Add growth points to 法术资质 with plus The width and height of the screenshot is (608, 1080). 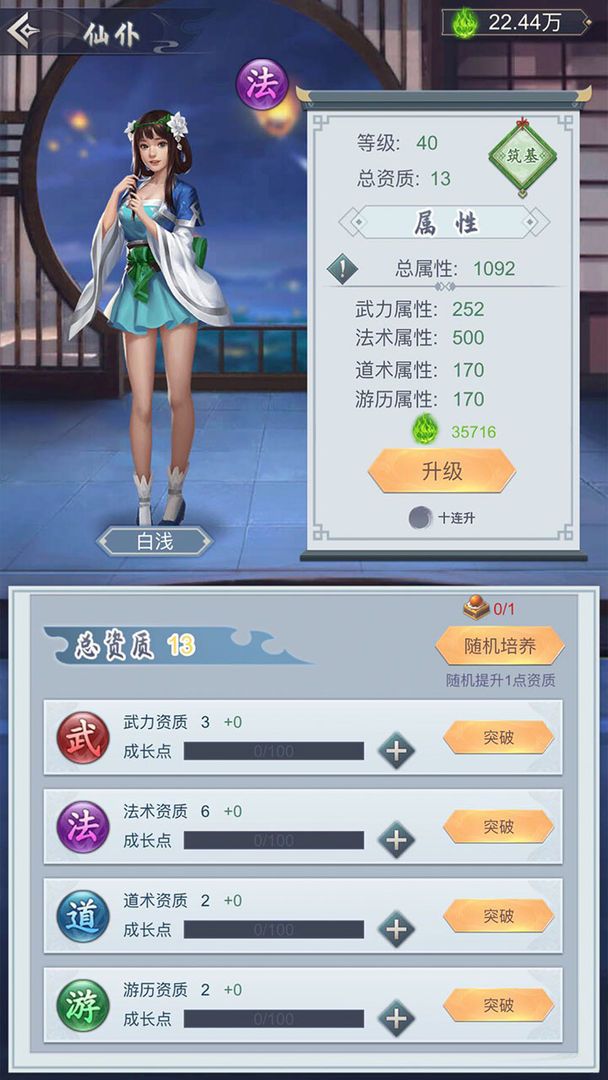[x=396, y=839]
